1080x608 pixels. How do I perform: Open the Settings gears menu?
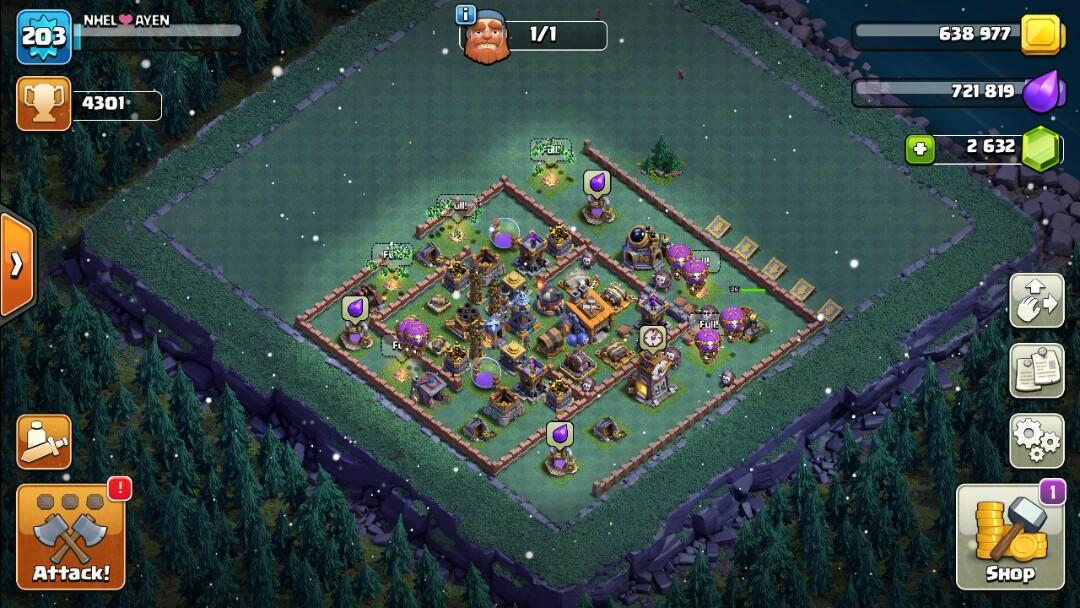(1036, 441)
